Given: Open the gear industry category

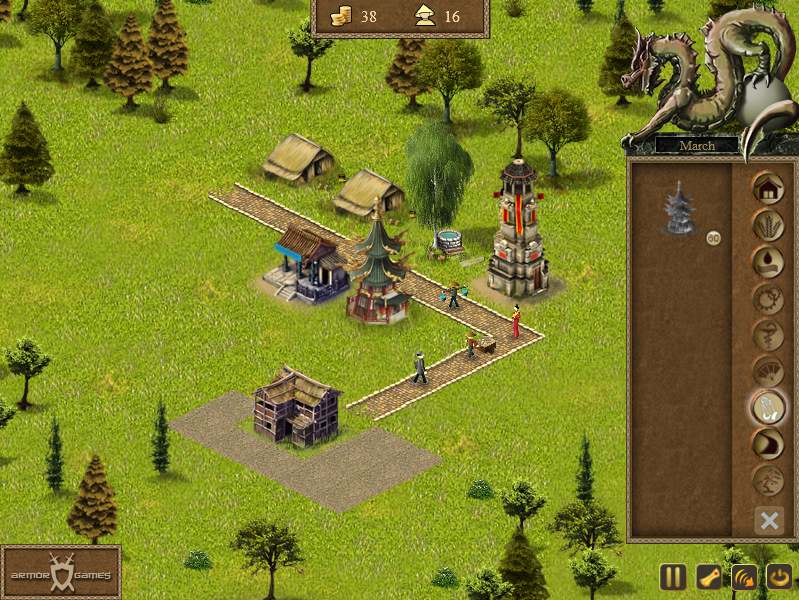Looking at the screenshot, I should 768,298.
